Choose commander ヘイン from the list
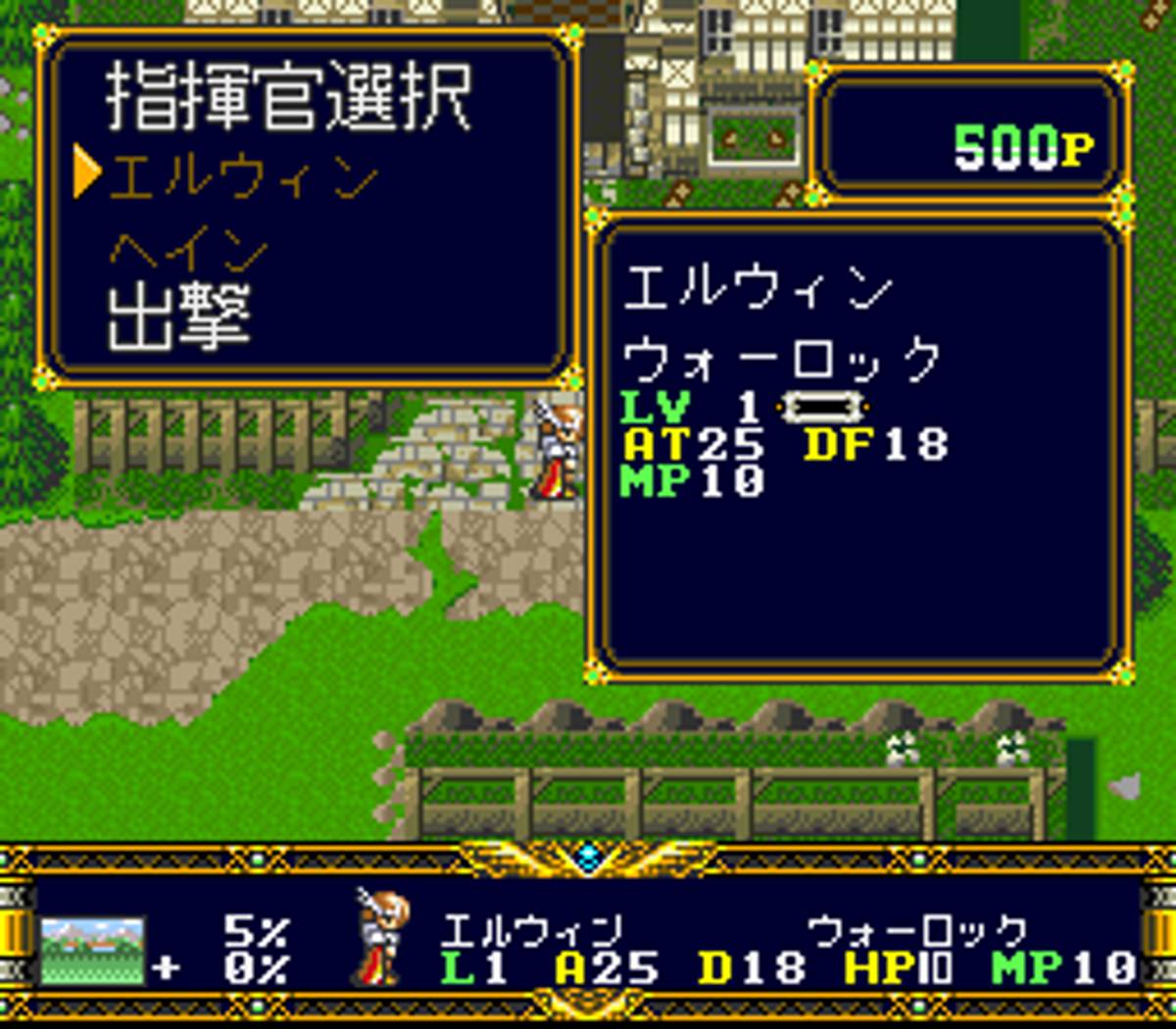This screenshot has height=1029, width=1176. pyautogui.click(x=188, y=251)
